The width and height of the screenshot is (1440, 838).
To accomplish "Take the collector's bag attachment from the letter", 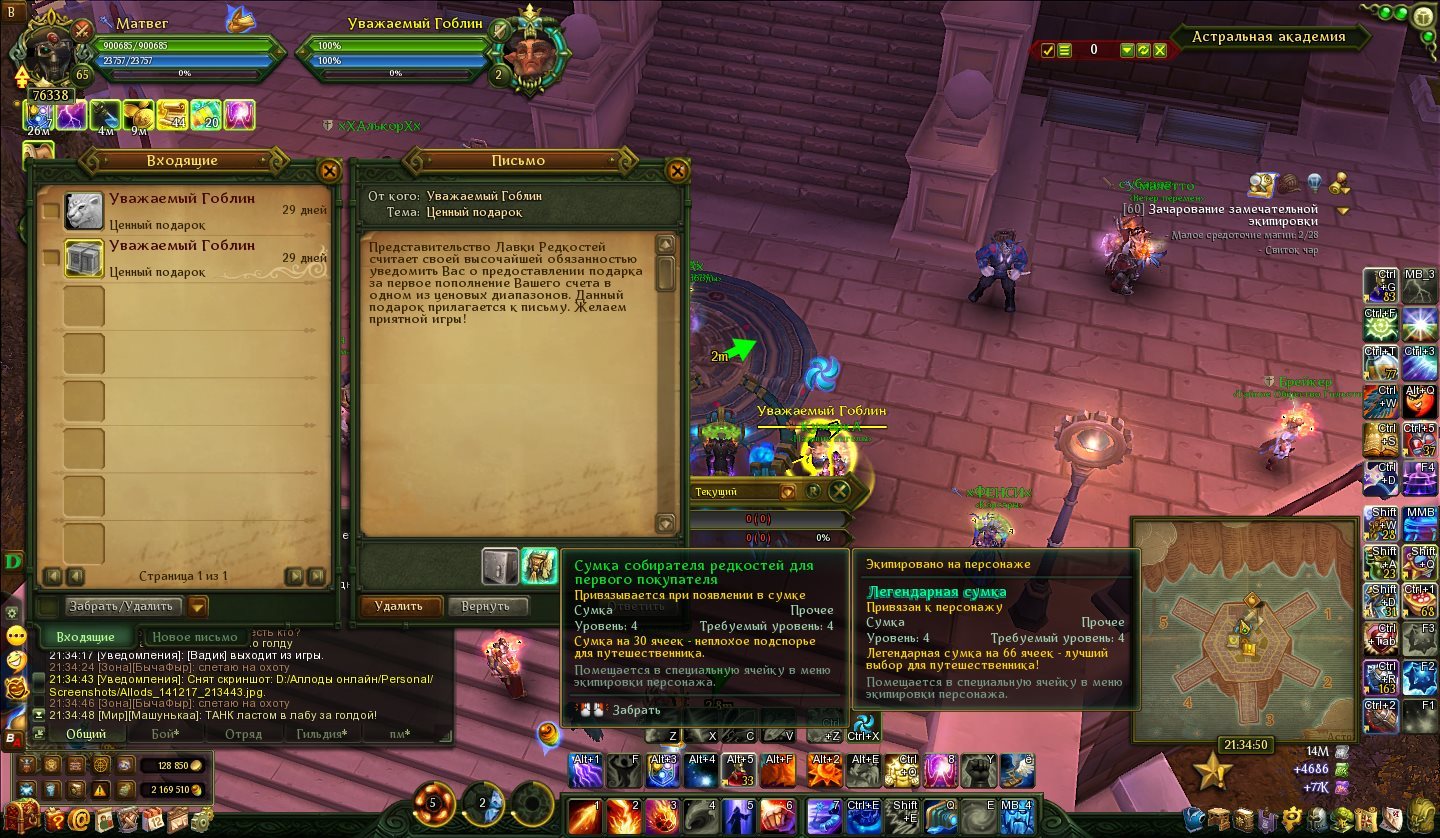I will coord(540,566).
